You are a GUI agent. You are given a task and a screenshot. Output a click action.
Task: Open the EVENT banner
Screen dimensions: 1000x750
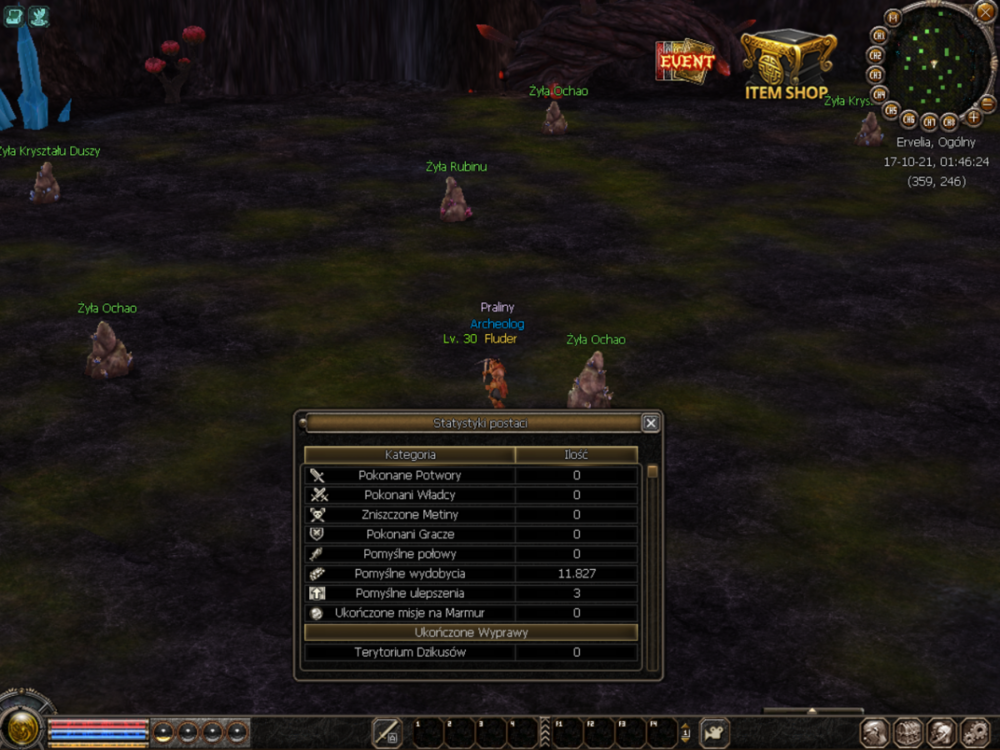click(685, 60)
